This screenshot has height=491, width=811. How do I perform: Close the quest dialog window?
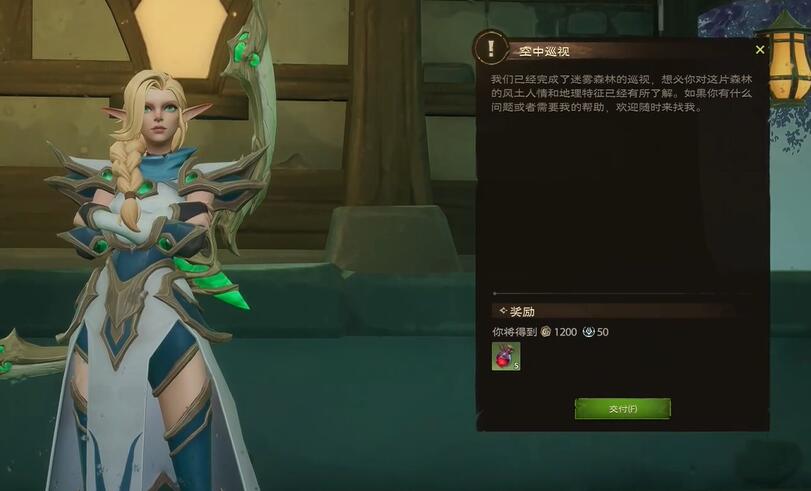click(x=760, y=49)
